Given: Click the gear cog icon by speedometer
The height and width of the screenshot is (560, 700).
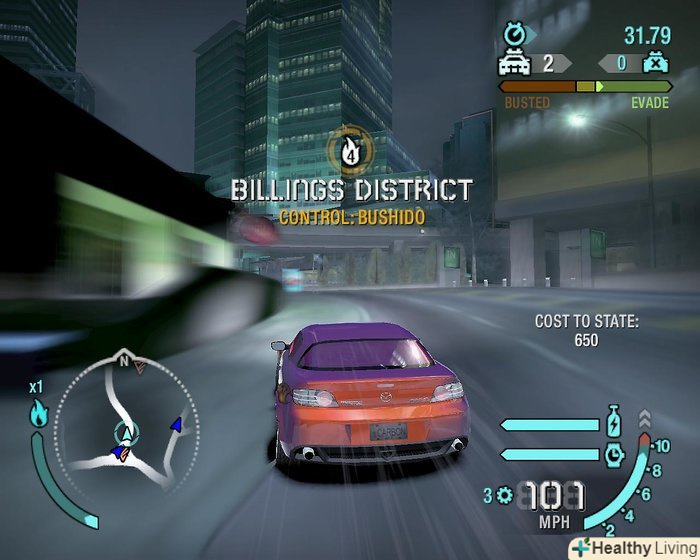Looking at the screenshot, I should coord(504,495).
